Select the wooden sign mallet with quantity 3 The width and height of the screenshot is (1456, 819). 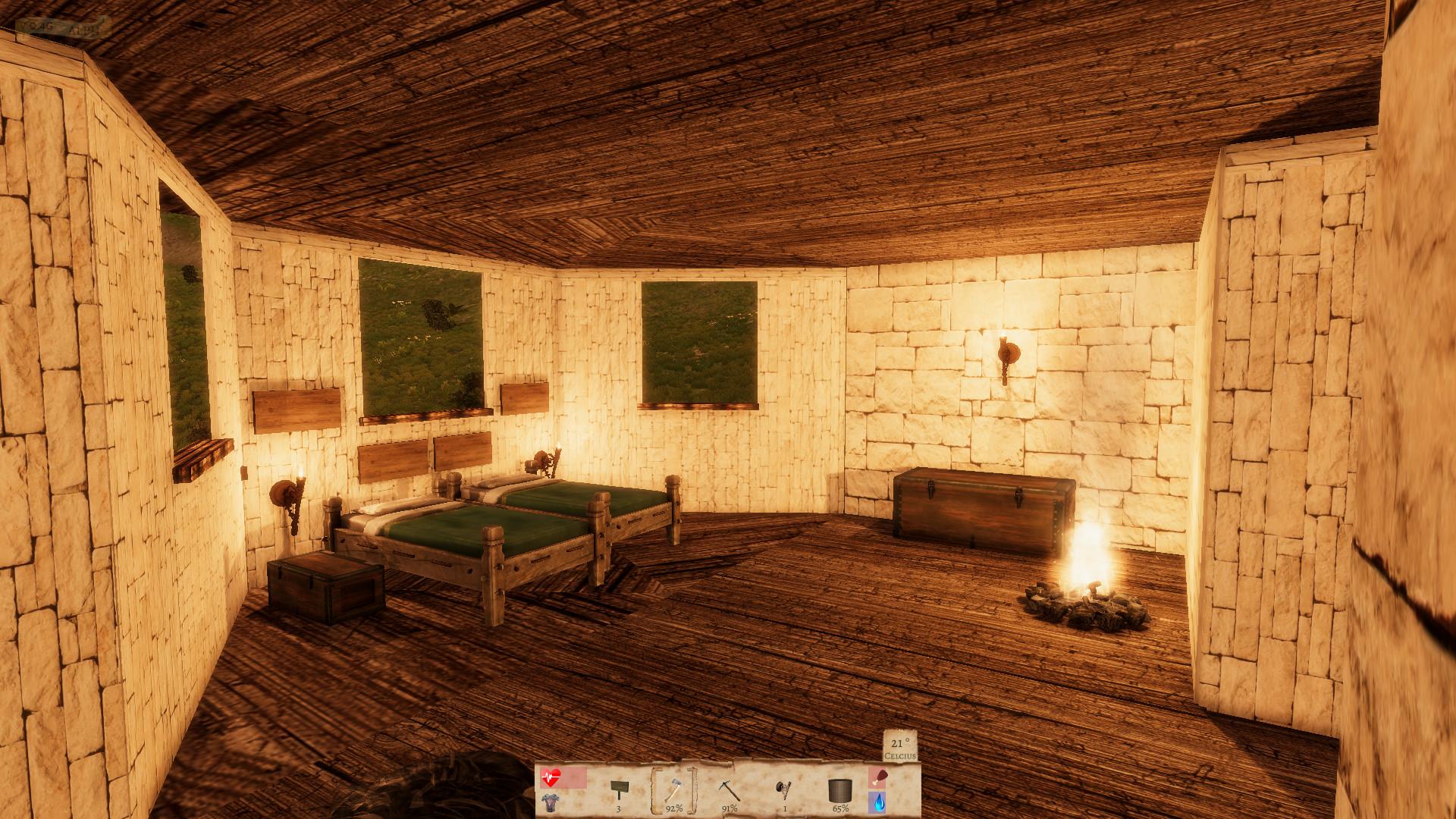pos(620,789)
